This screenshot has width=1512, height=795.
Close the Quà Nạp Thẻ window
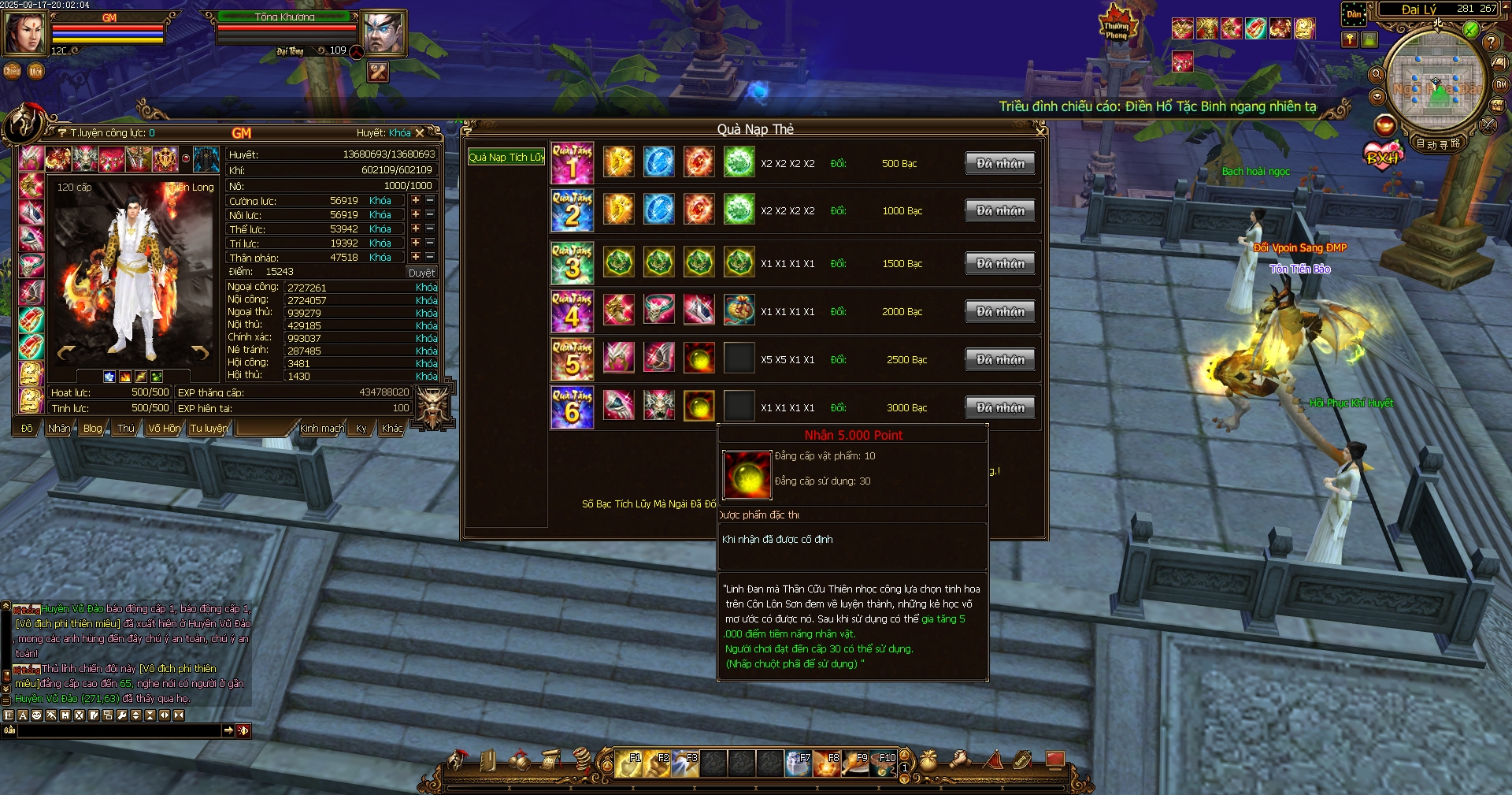click(x=1041, y=130)
